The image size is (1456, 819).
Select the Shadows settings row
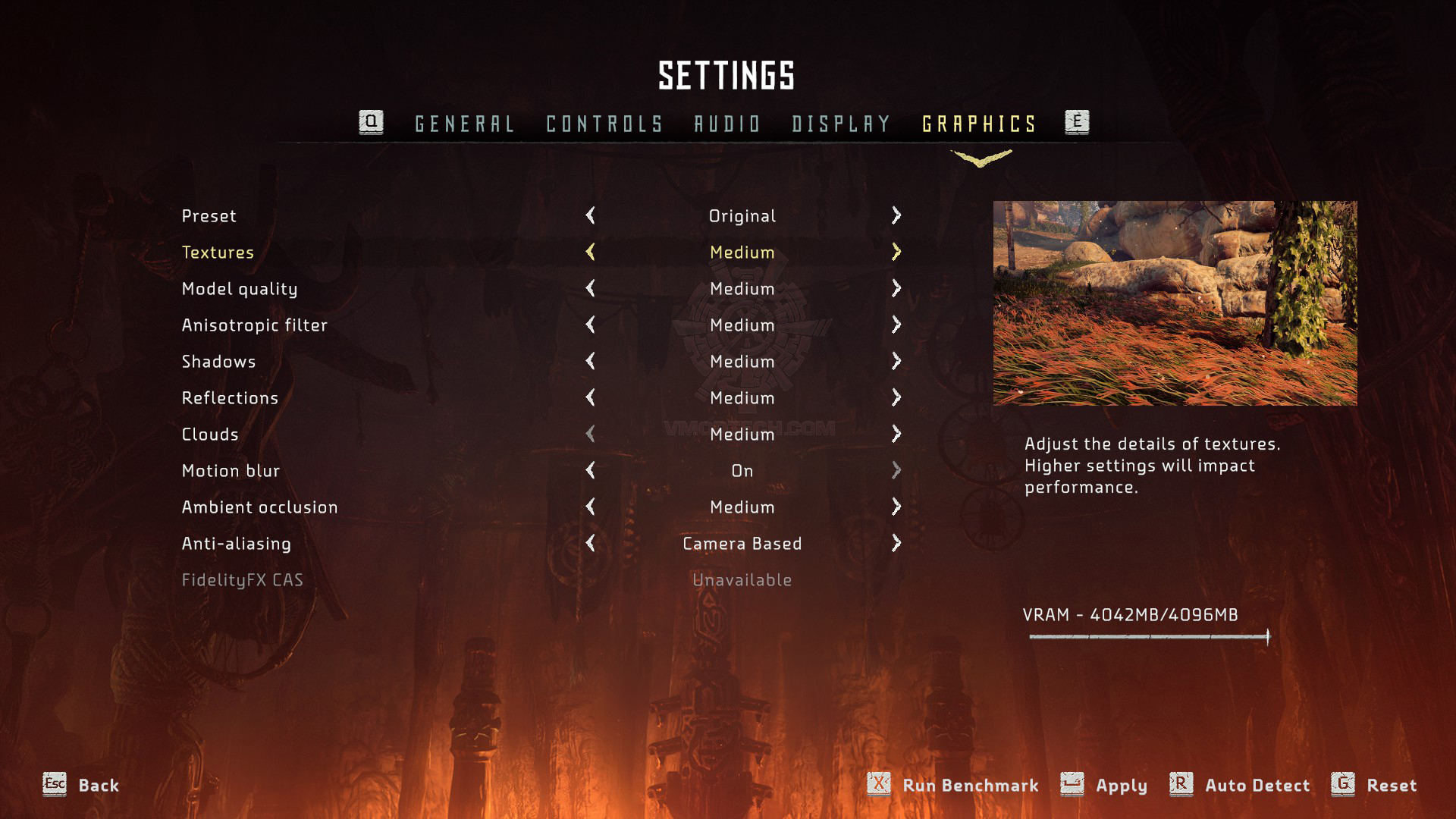(x=219, y=362)
